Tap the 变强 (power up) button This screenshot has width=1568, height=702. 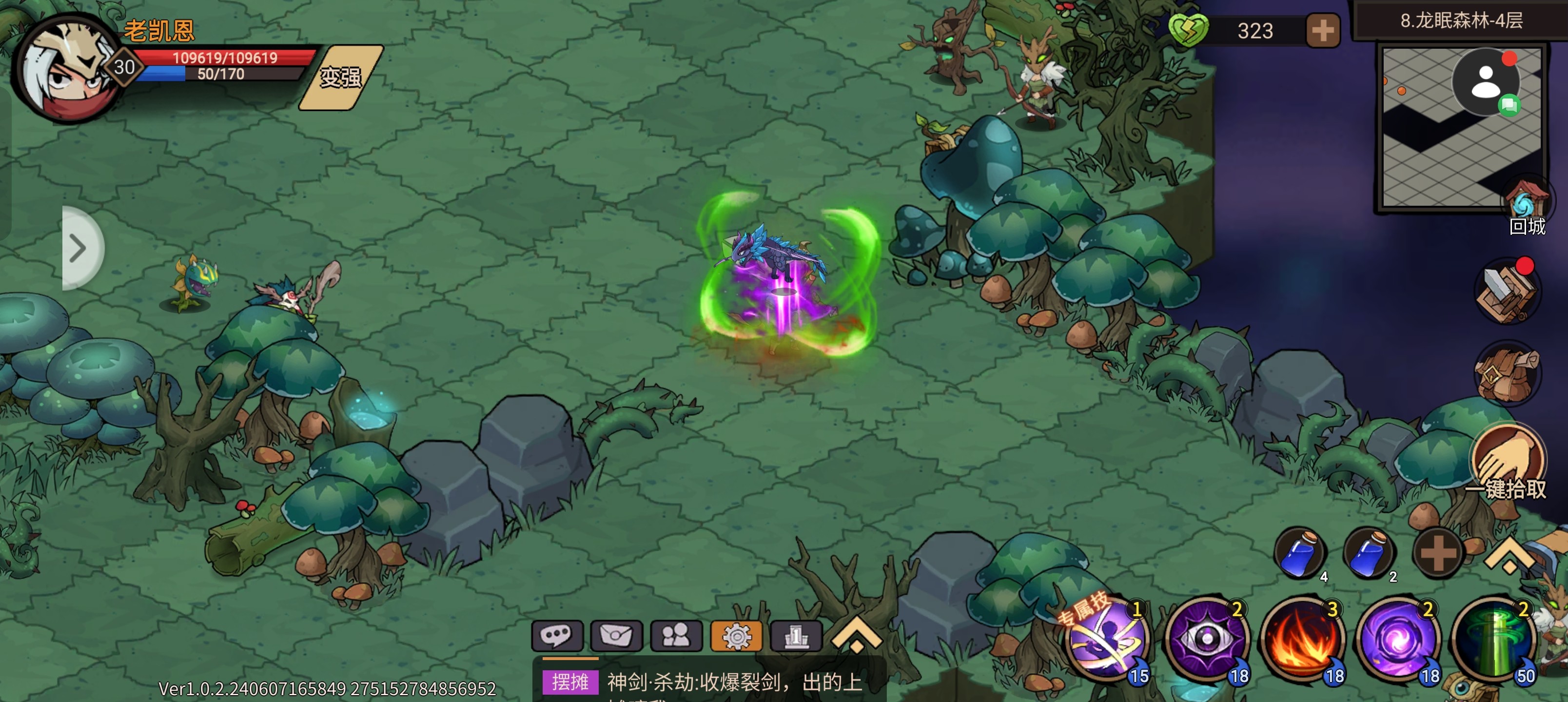click(x=341, y=78)
